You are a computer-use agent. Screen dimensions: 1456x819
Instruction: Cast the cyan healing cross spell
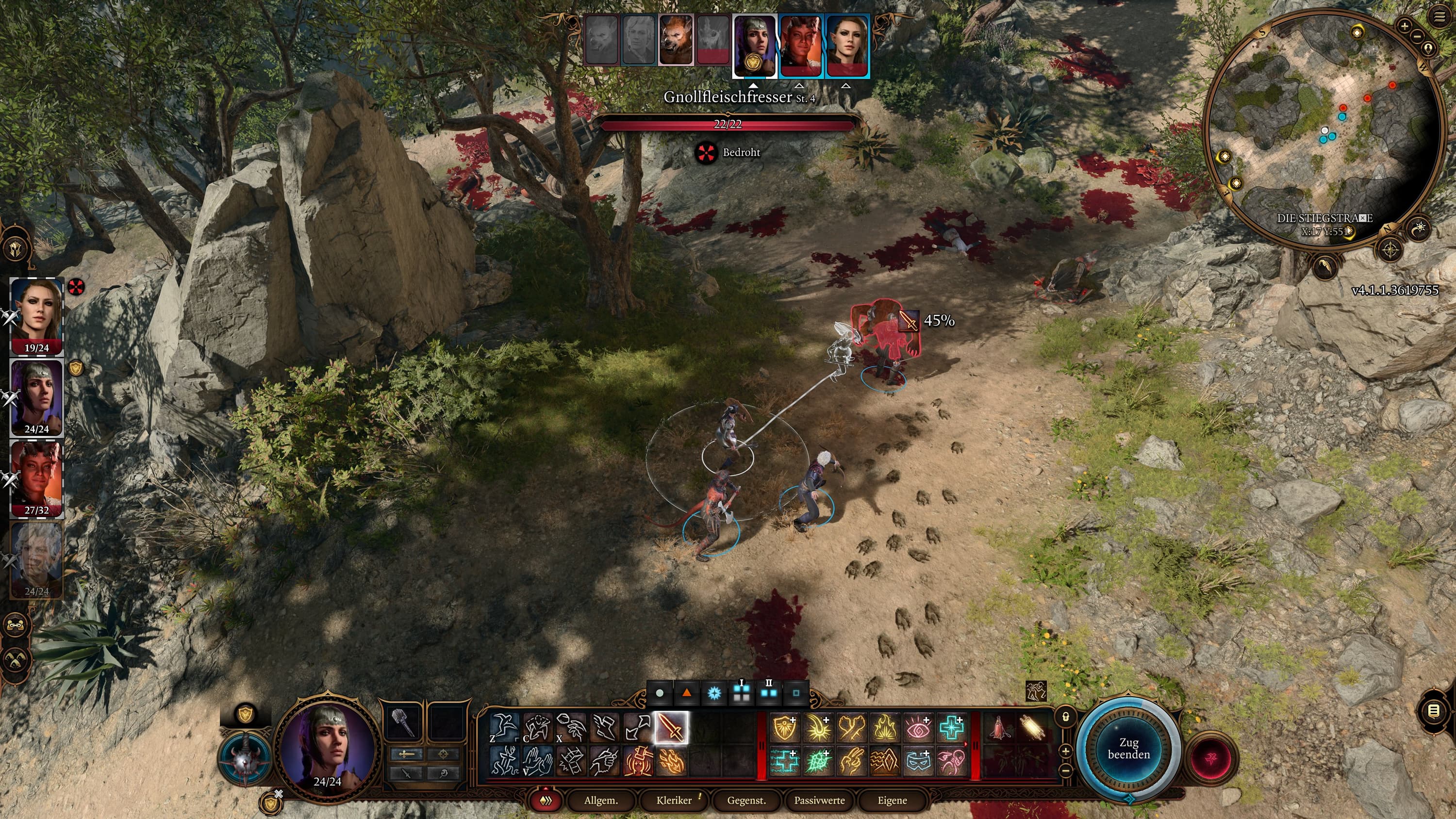[952, 727]
